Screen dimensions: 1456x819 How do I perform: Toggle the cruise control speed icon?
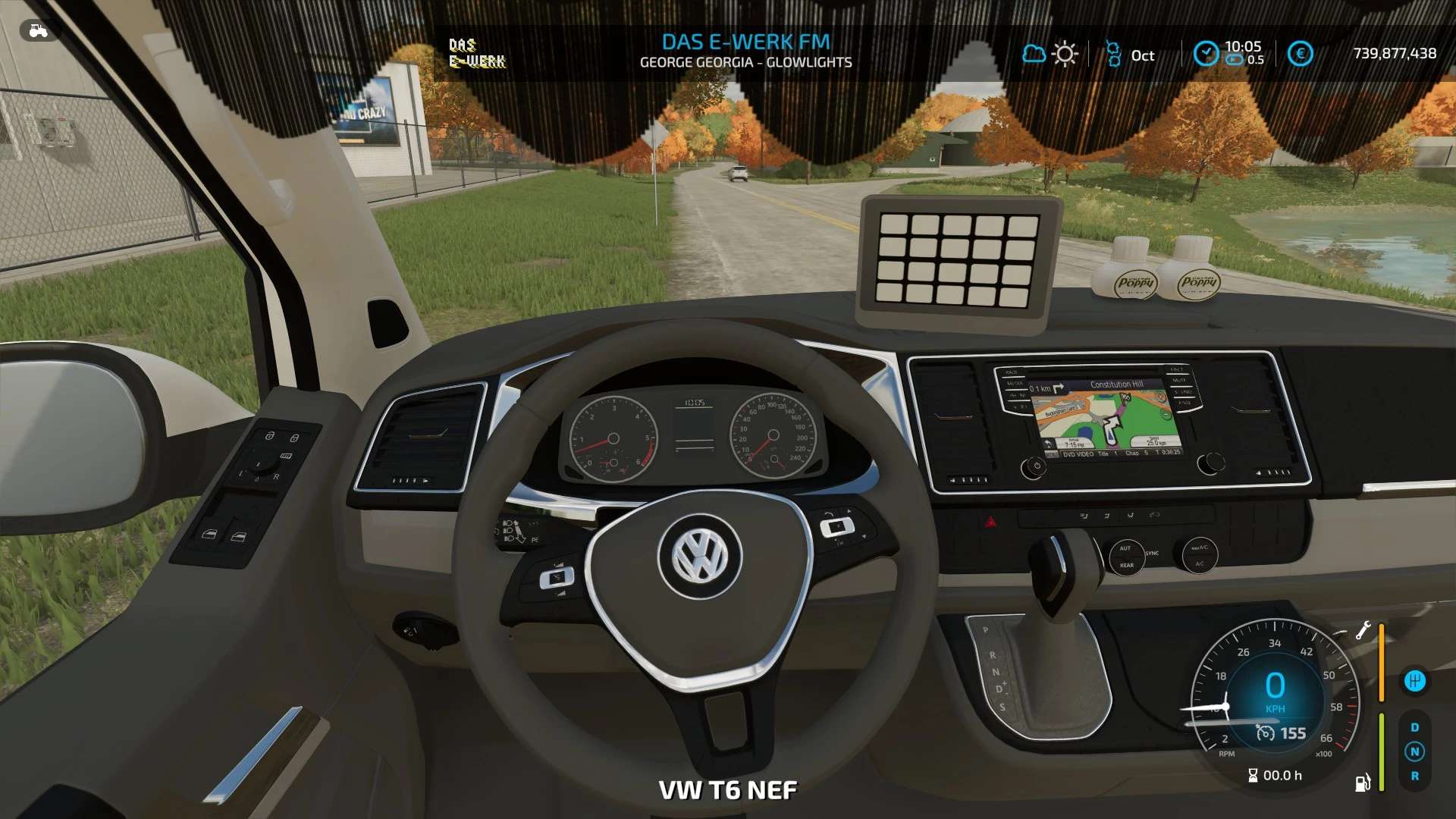[x=1266, y=733]
